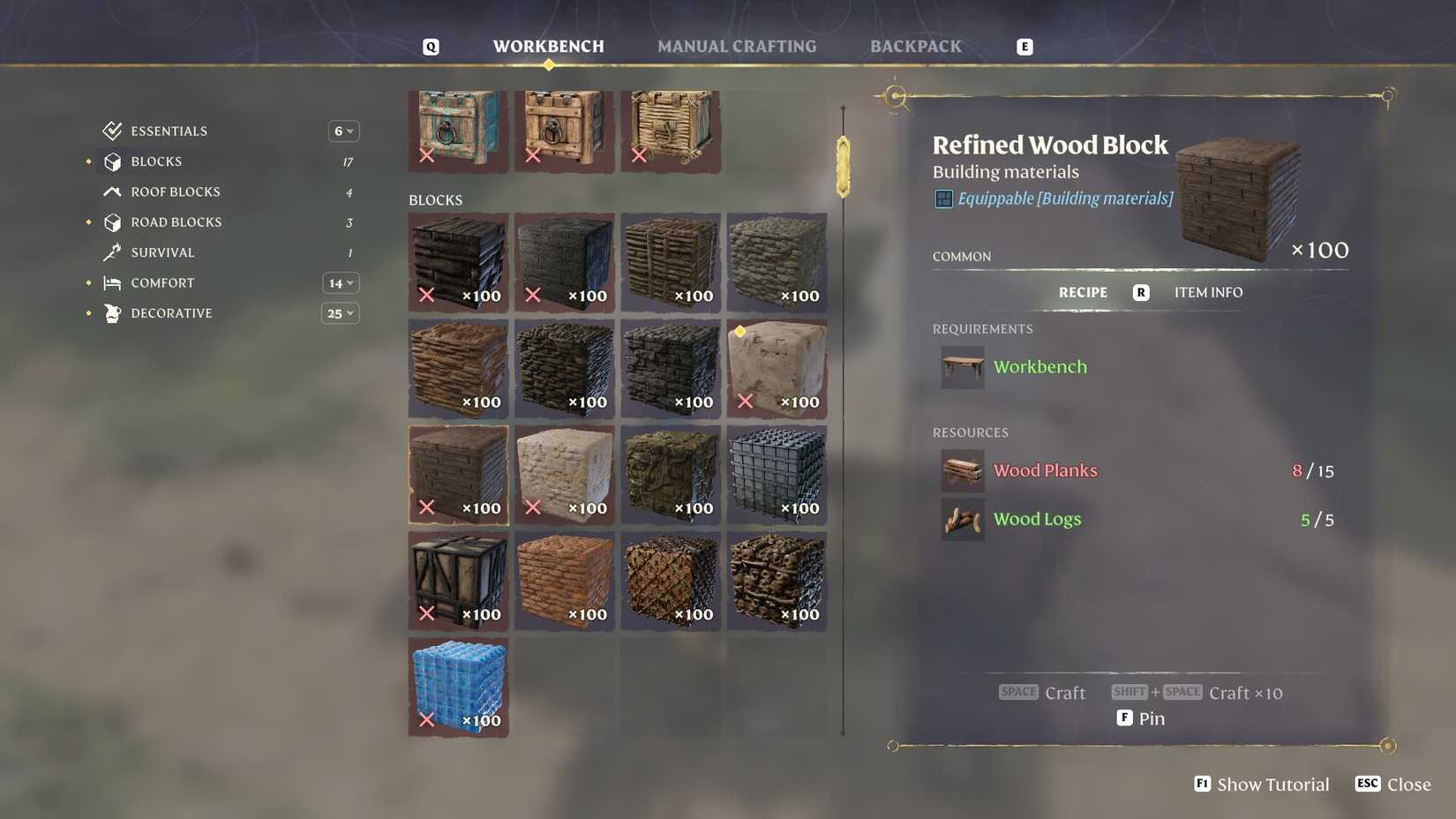The width and height of the screenshot is (1456, 819).
Task: Switch to the Manual Crafting tab
Action: (x=737, y=46)
